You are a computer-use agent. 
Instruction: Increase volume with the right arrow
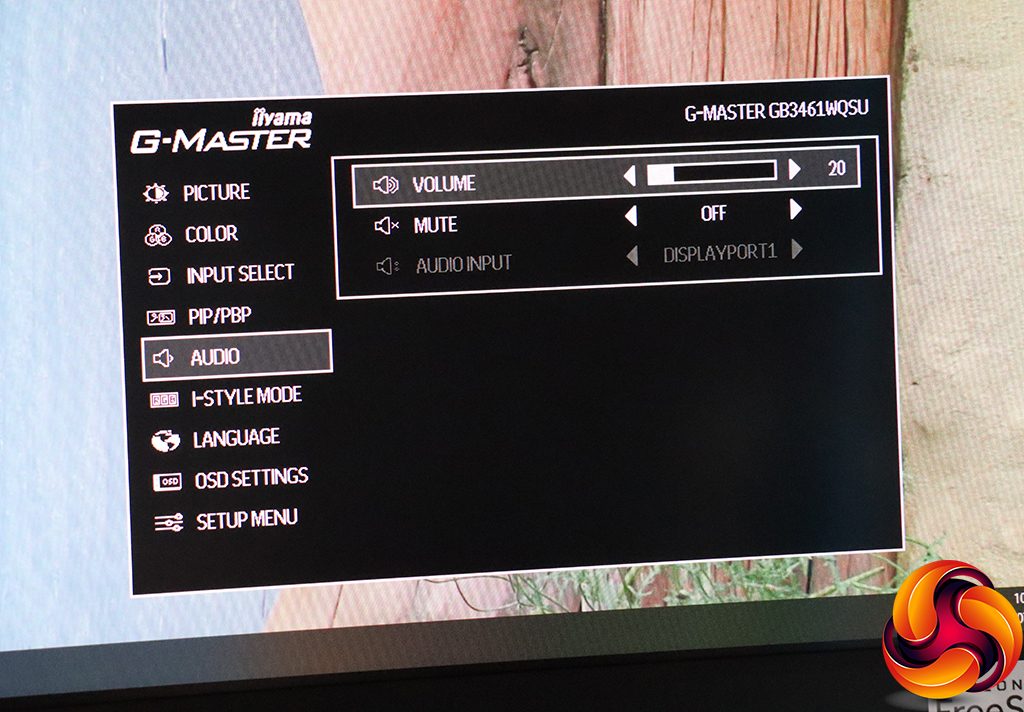pos(795,170)
